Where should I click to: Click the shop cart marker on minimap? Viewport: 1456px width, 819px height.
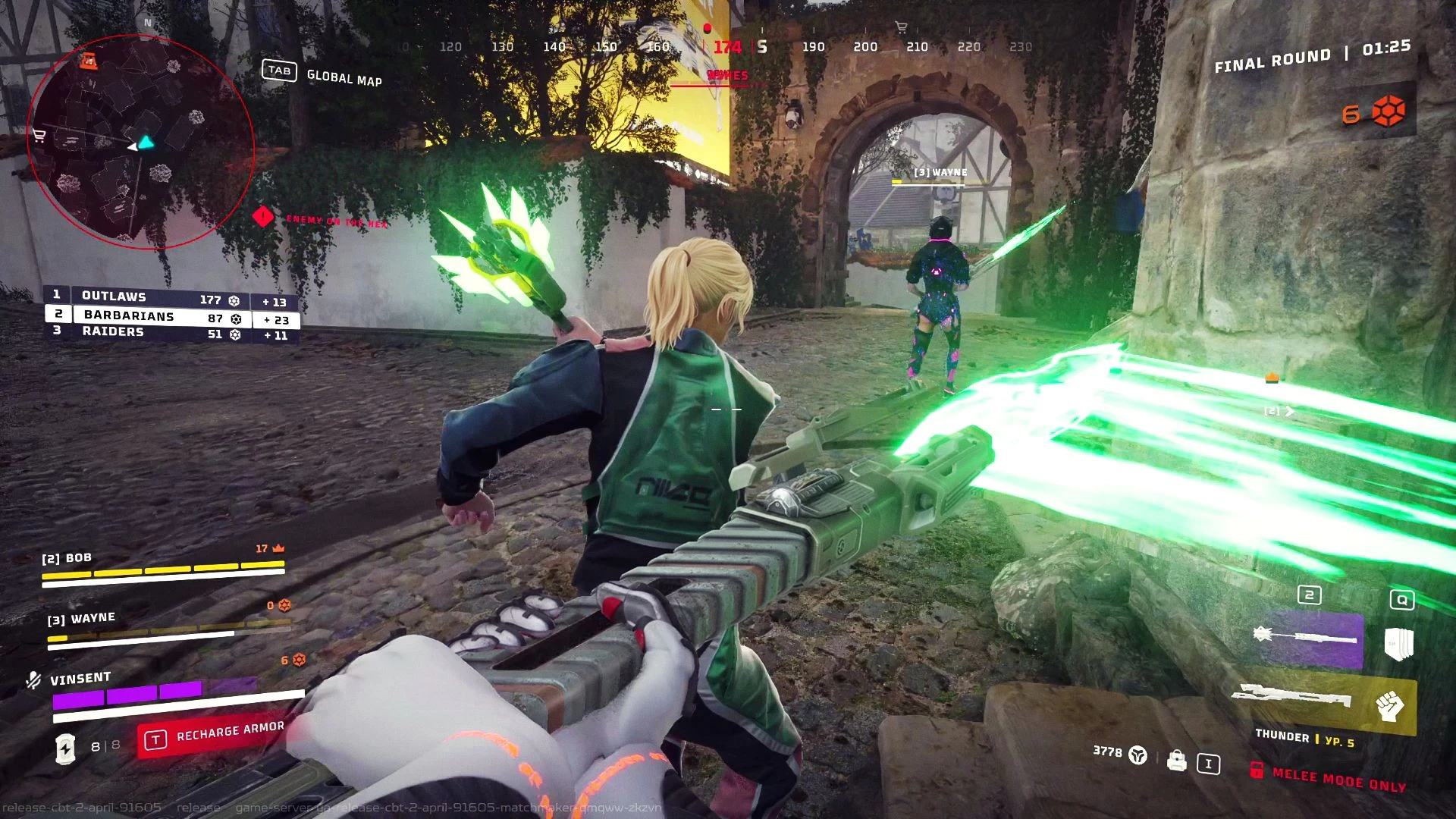[x=39, y=136]
